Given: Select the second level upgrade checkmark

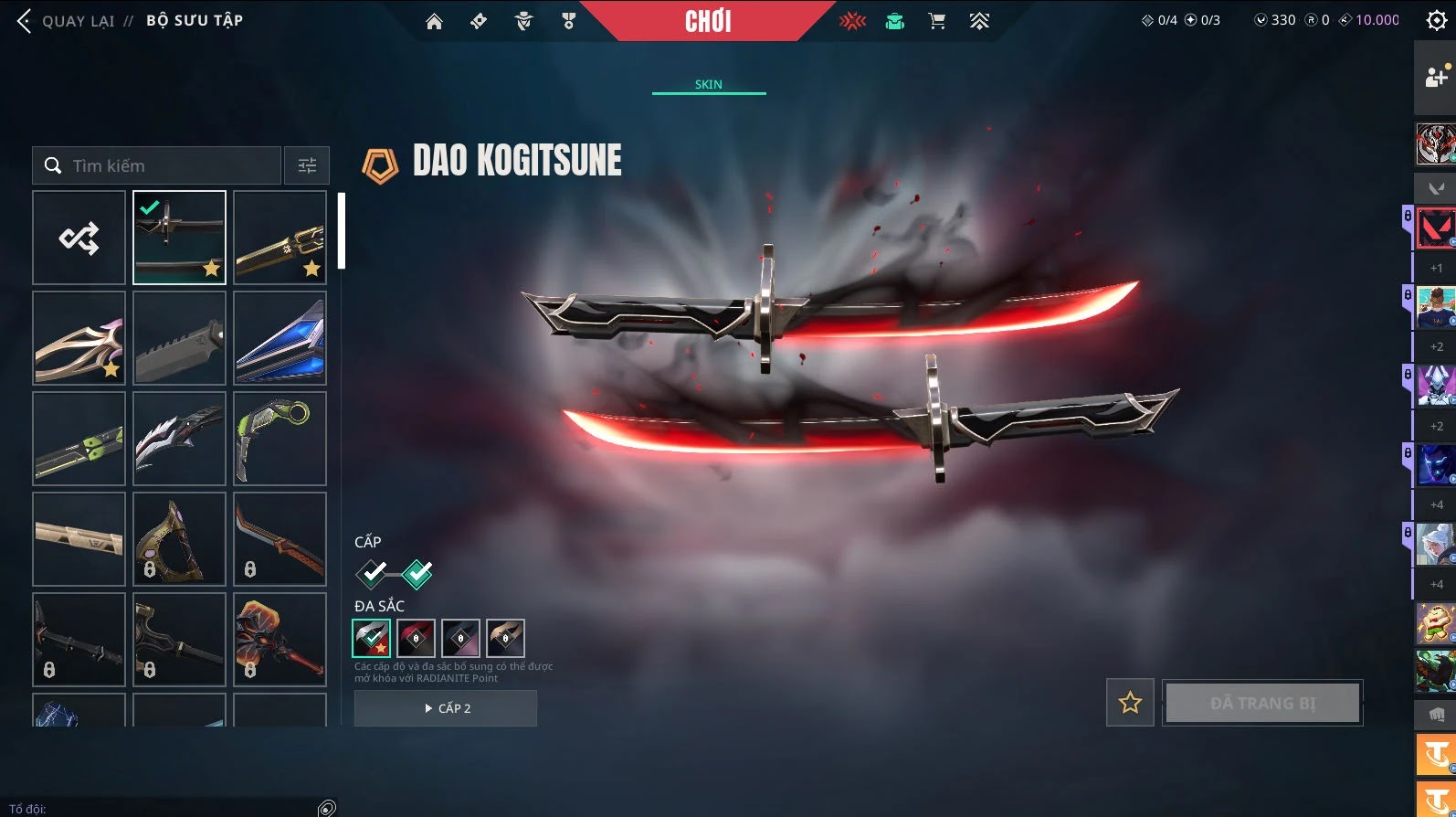Looking at the screenshot, I should pyautogui.click(x=417, y=574).
